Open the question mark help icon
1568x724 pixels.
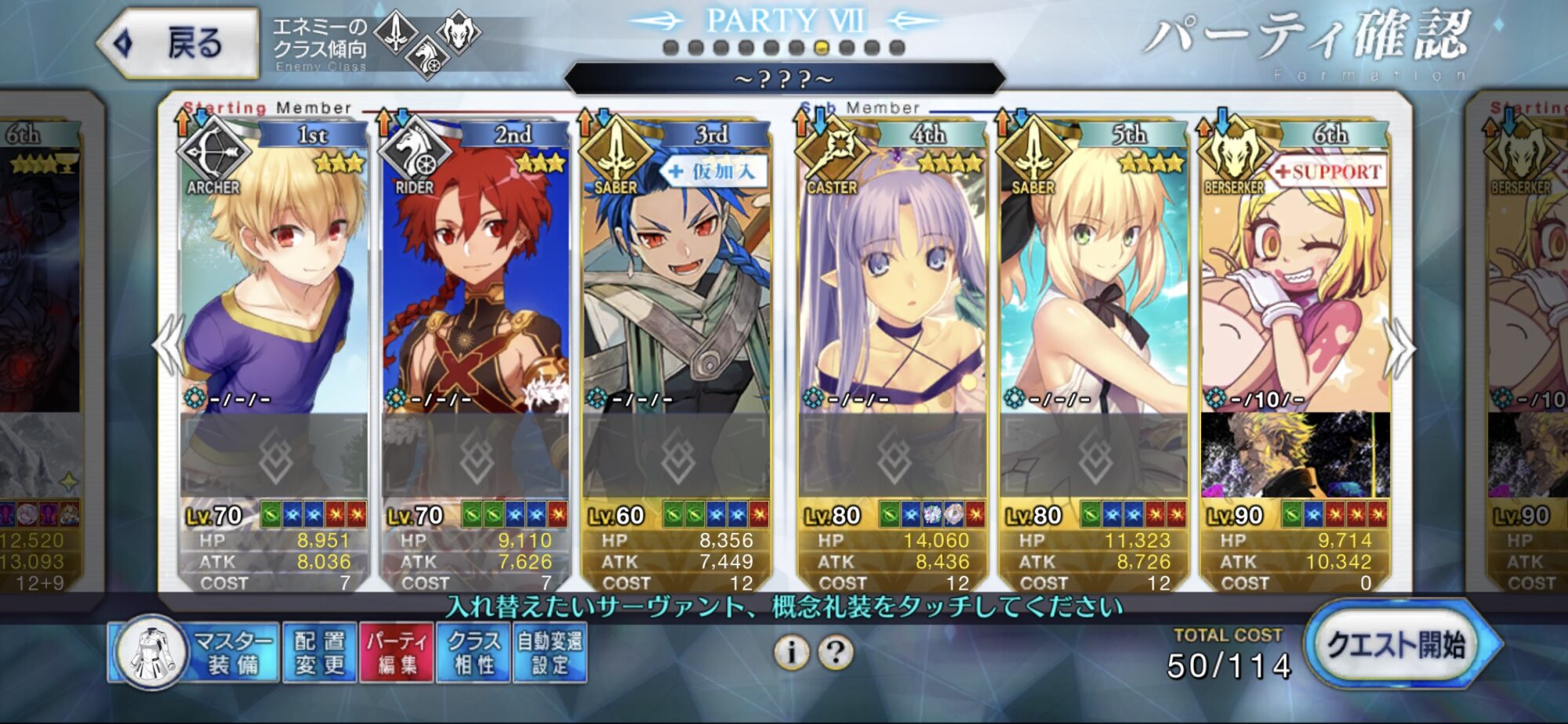[836, 652]
